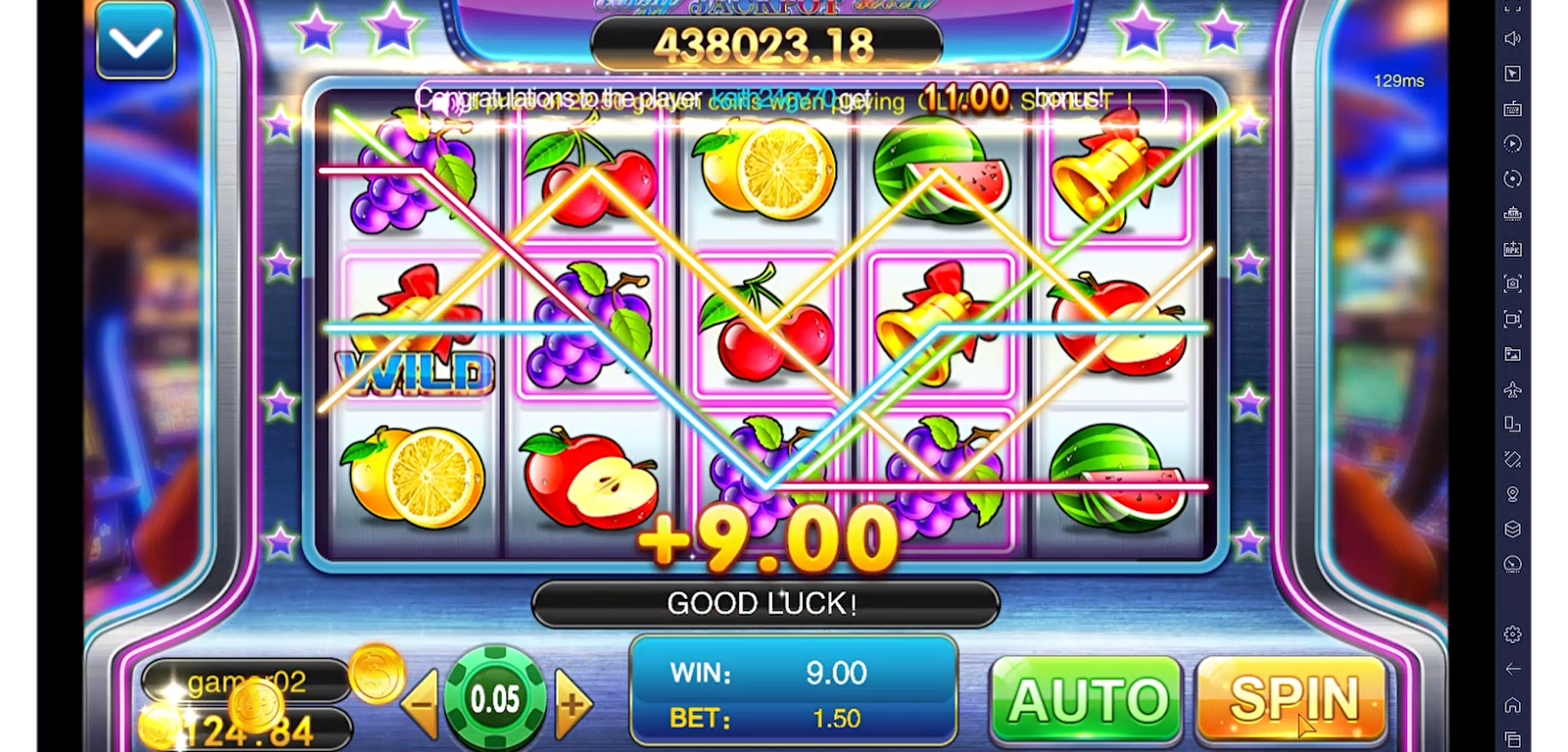This screenshot has width=1568, height=752.
Task: Spin the slot reels
Action: tap(1292, 699)
